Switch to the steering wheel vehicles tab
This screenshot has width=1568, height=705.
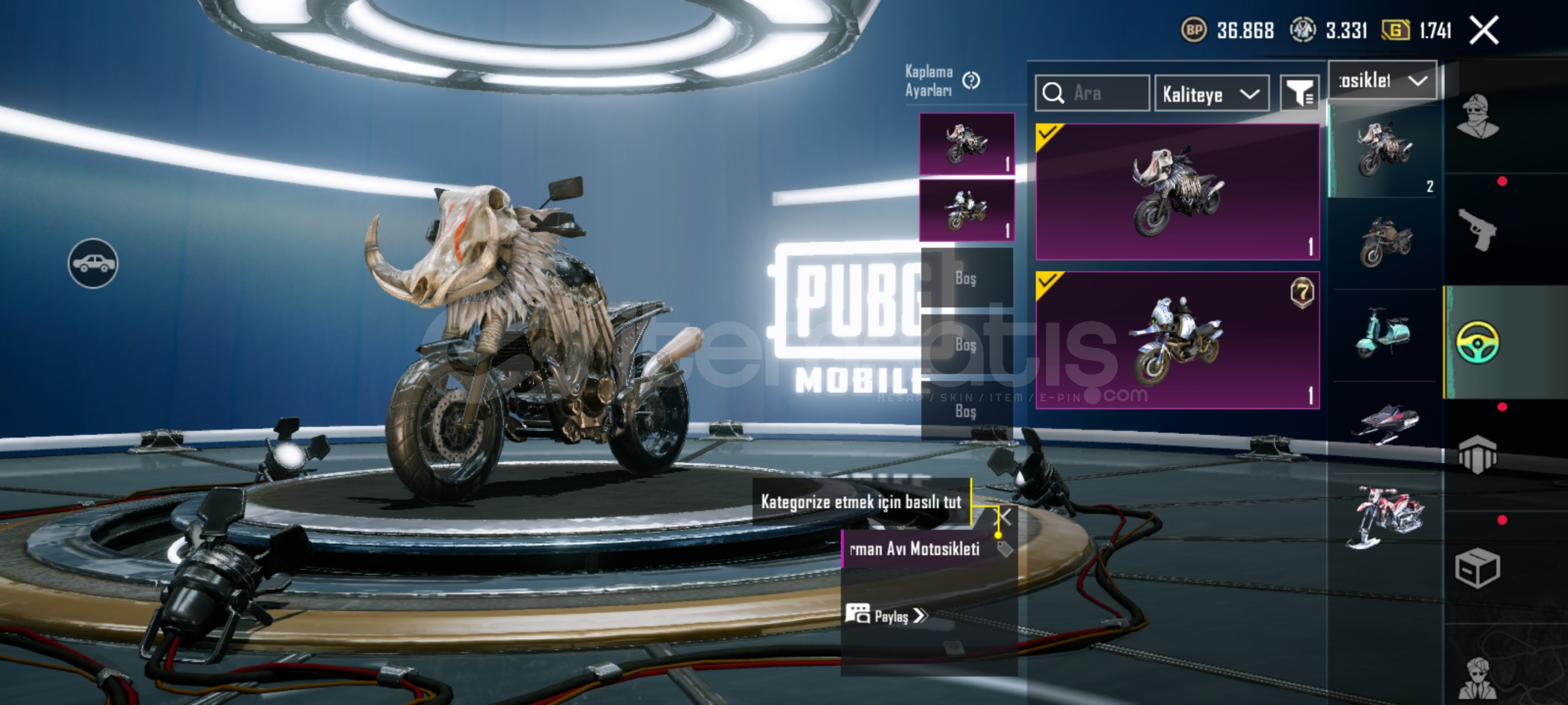pos(1477,342)
